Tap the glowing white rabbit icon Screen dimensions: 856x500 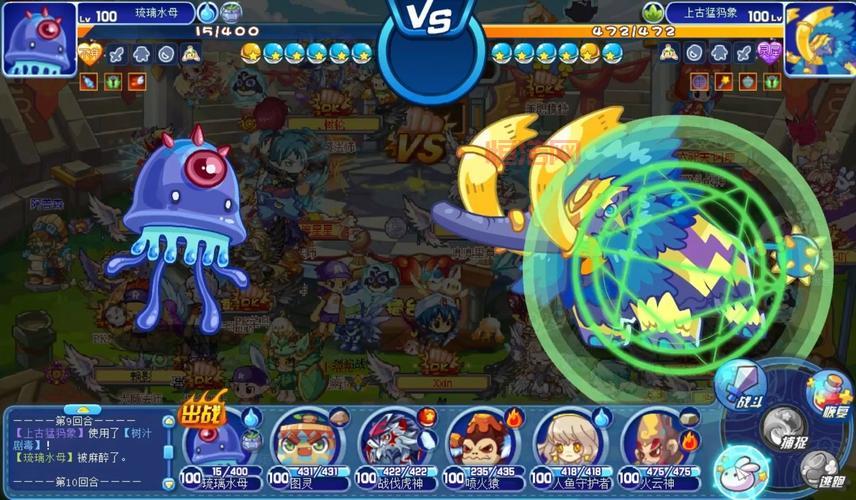point(742,467)
